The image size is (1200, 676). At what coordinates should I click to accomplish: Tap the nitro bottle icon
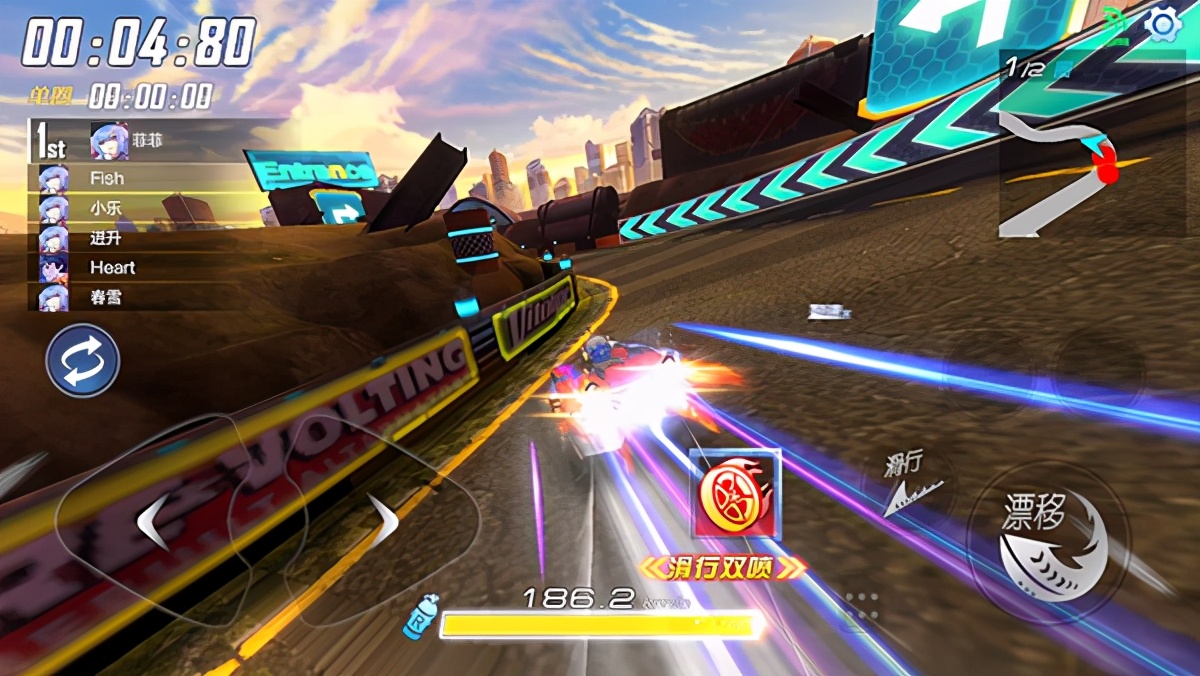(419, 615)
